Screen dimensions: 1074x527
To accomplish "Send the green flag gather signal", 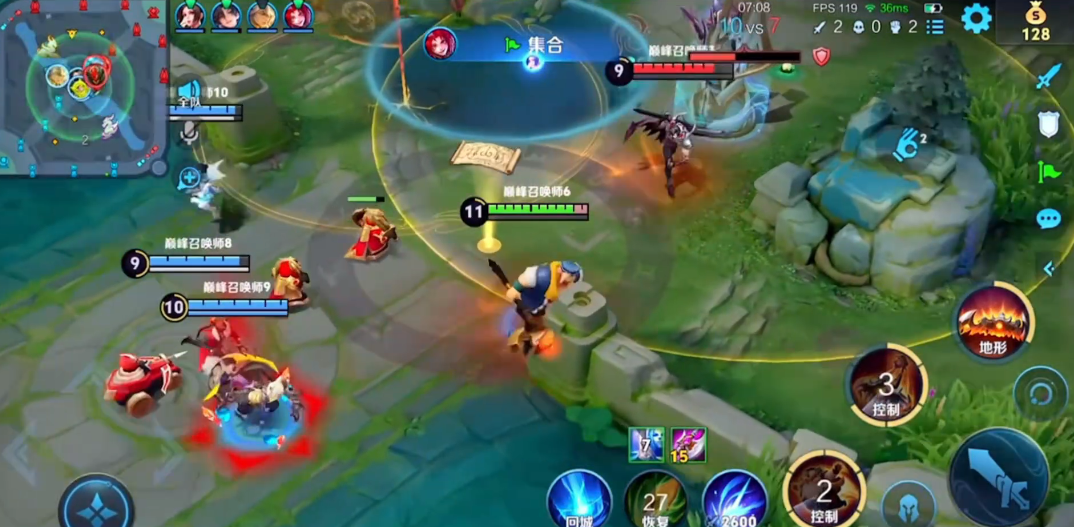I will [1048, 171].
